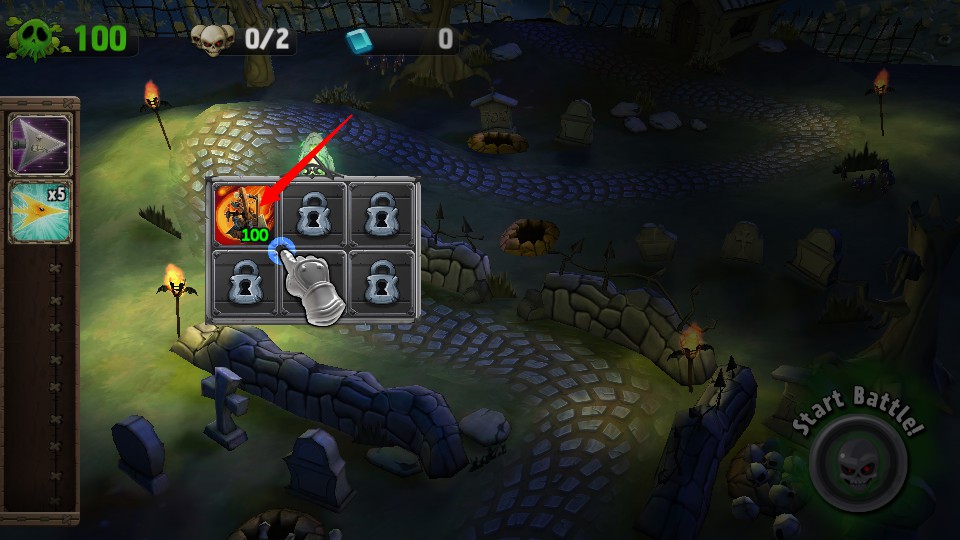This screenshot has width=960, height=540.
Task: Select the purple arrowhead ability
Action: pos(40,143)
